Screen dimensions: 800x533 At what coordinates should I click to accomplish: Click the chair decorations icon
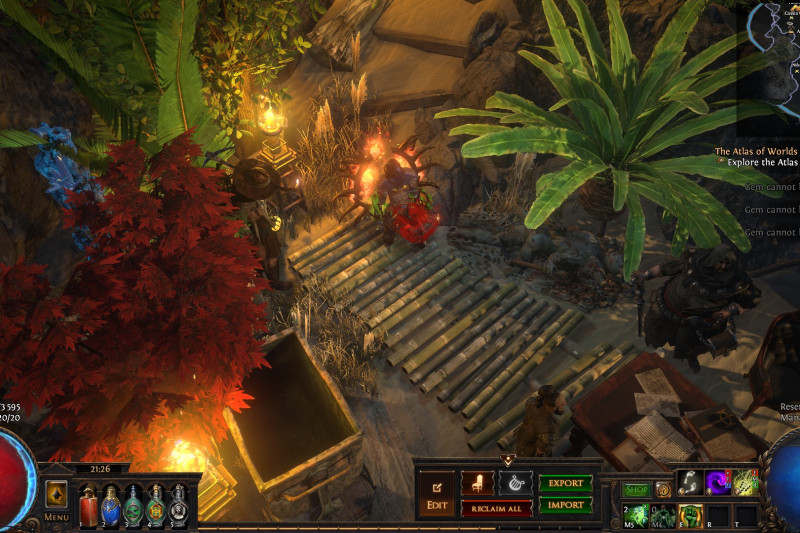click(x=477, y=483)
